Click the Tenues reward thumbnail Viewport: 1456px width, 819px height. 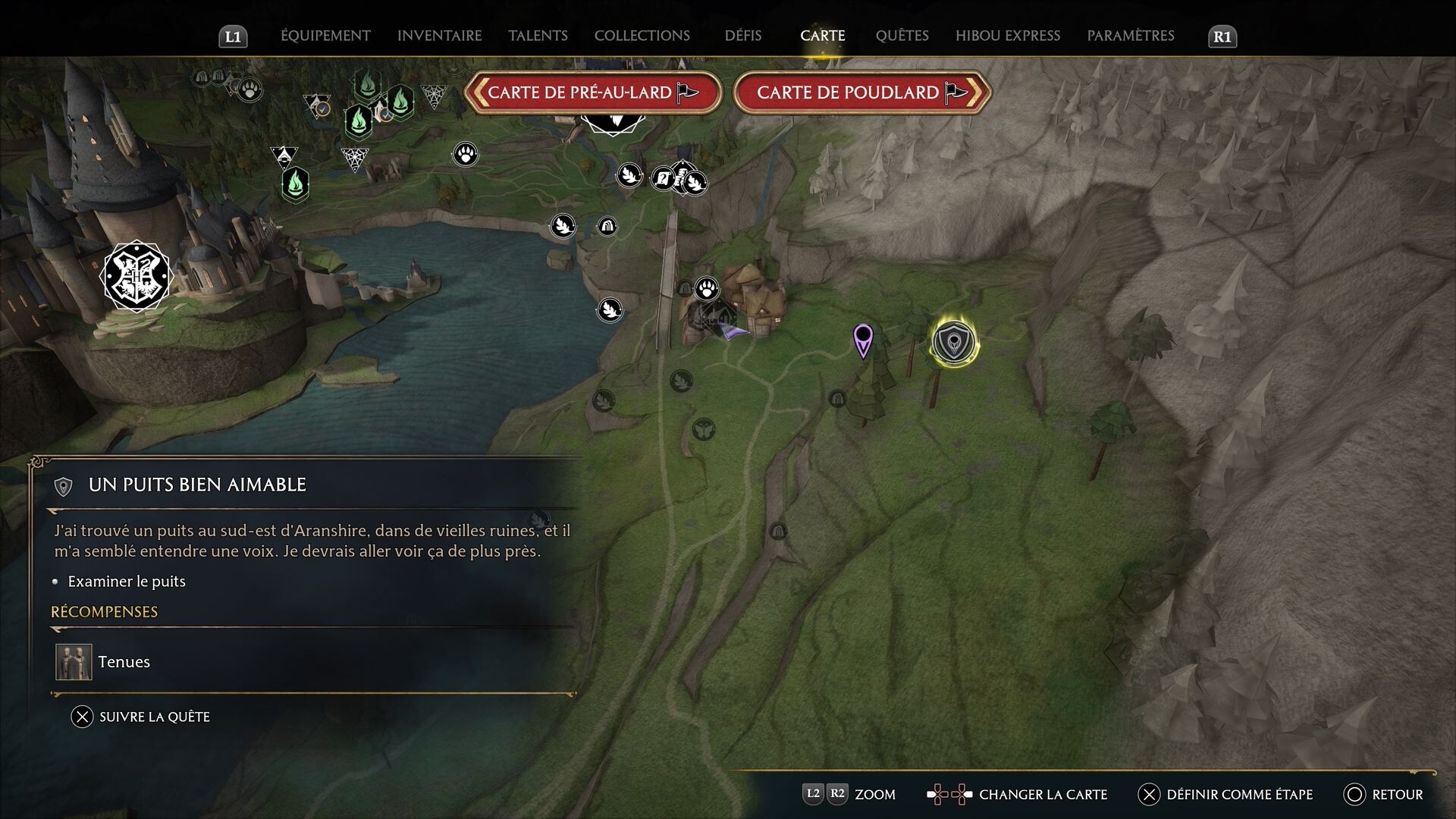pos(73,661)
